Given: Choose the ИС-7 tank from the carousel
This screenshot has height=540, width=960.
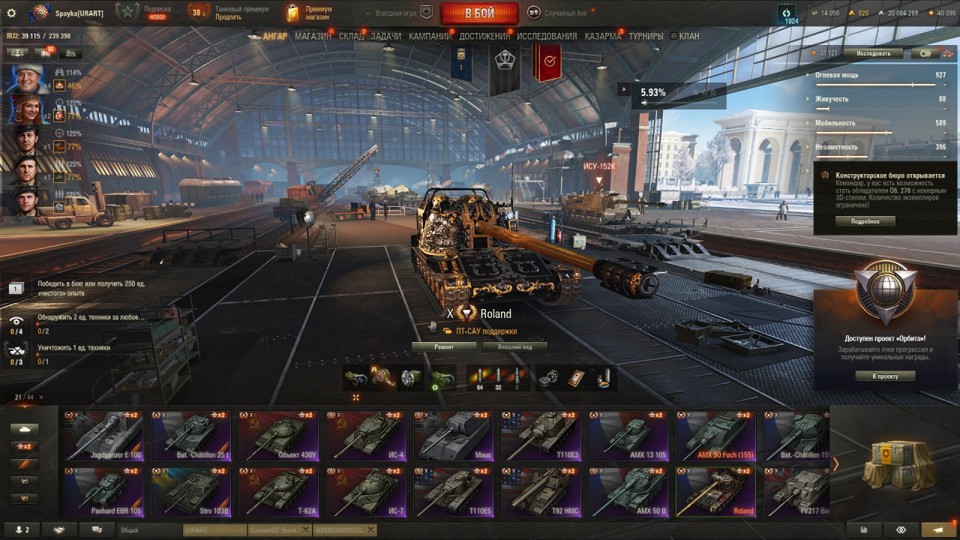Looking at the screenshot, I should (x=365, y=492).
